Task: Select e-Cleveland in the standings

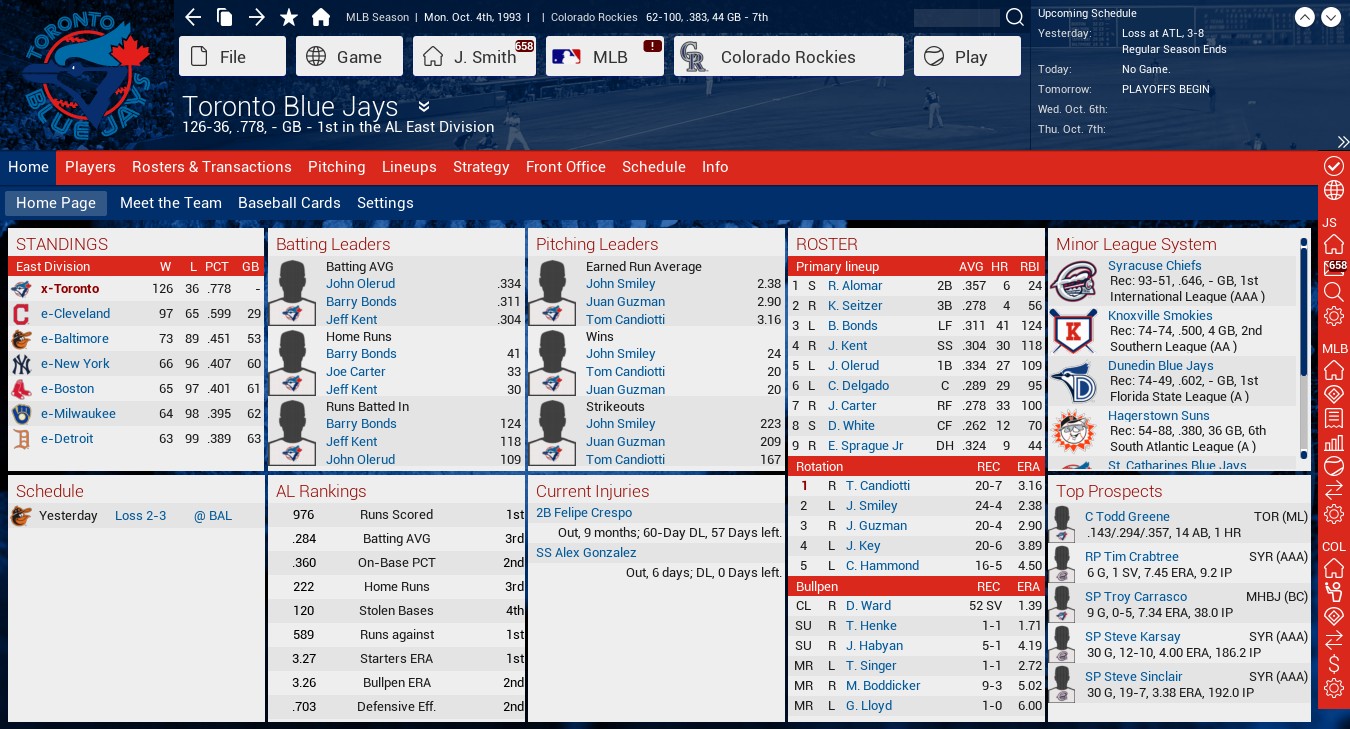Action: click(x=75, y=313)
